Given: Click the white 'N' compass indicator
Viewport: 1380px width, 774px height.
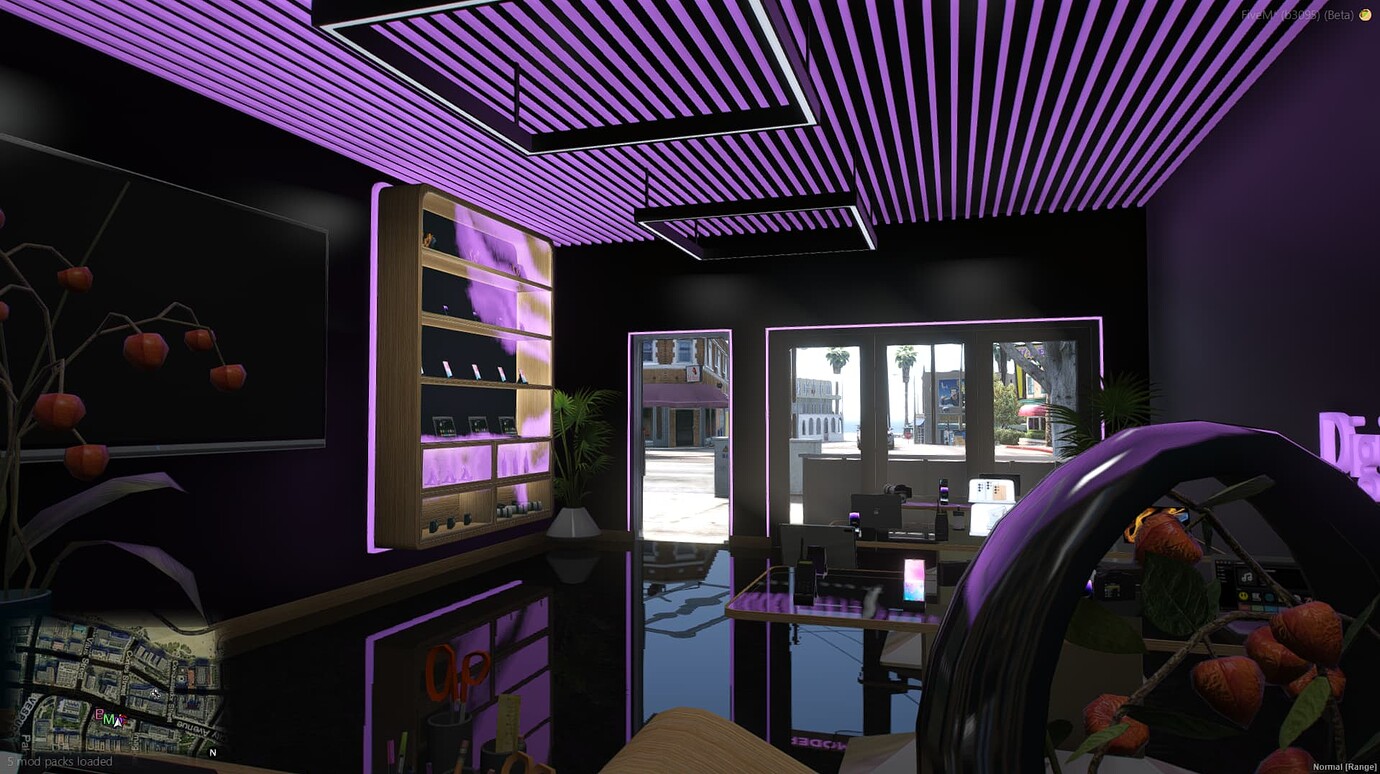Looking at the screenshot, I should click(212, 753).
